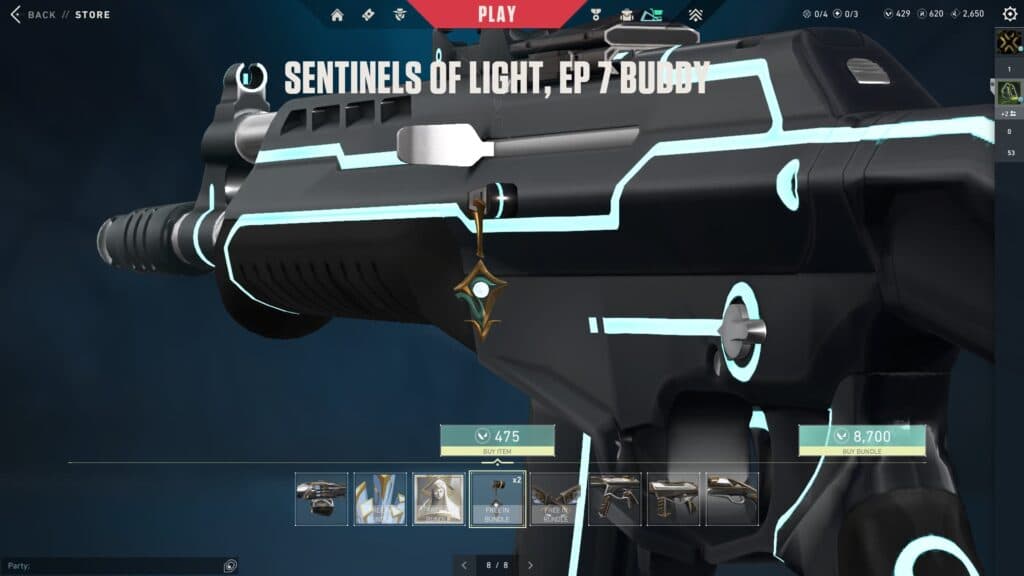The width and height of the screenshot is (1024, 576).
Task: Select the hooded figure spray thumbnail
Action: click(x=439, y=498)
